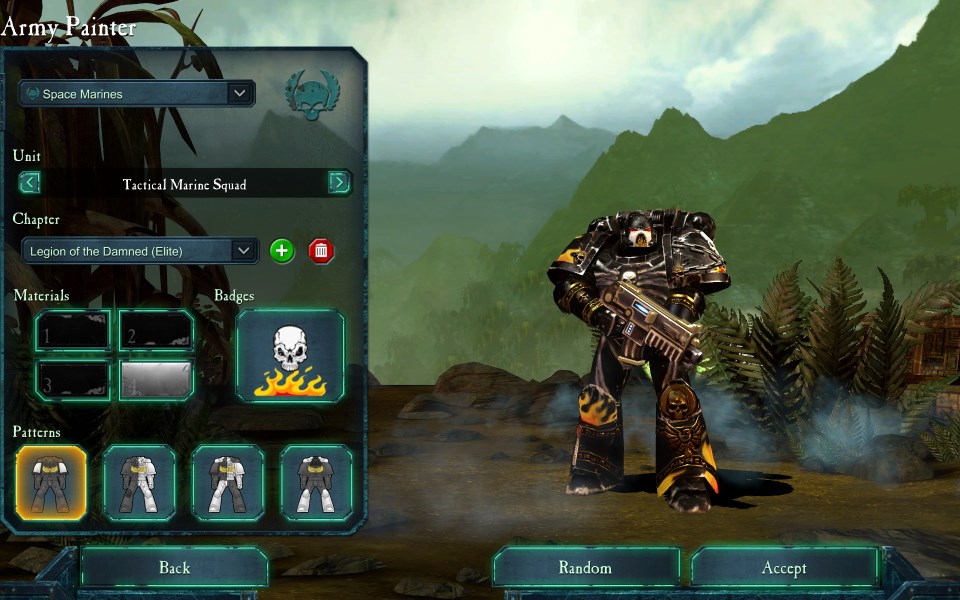960x600 pixels.
Task: Choose the pattern with white legs, dark torso
Action: click(316, 483)
